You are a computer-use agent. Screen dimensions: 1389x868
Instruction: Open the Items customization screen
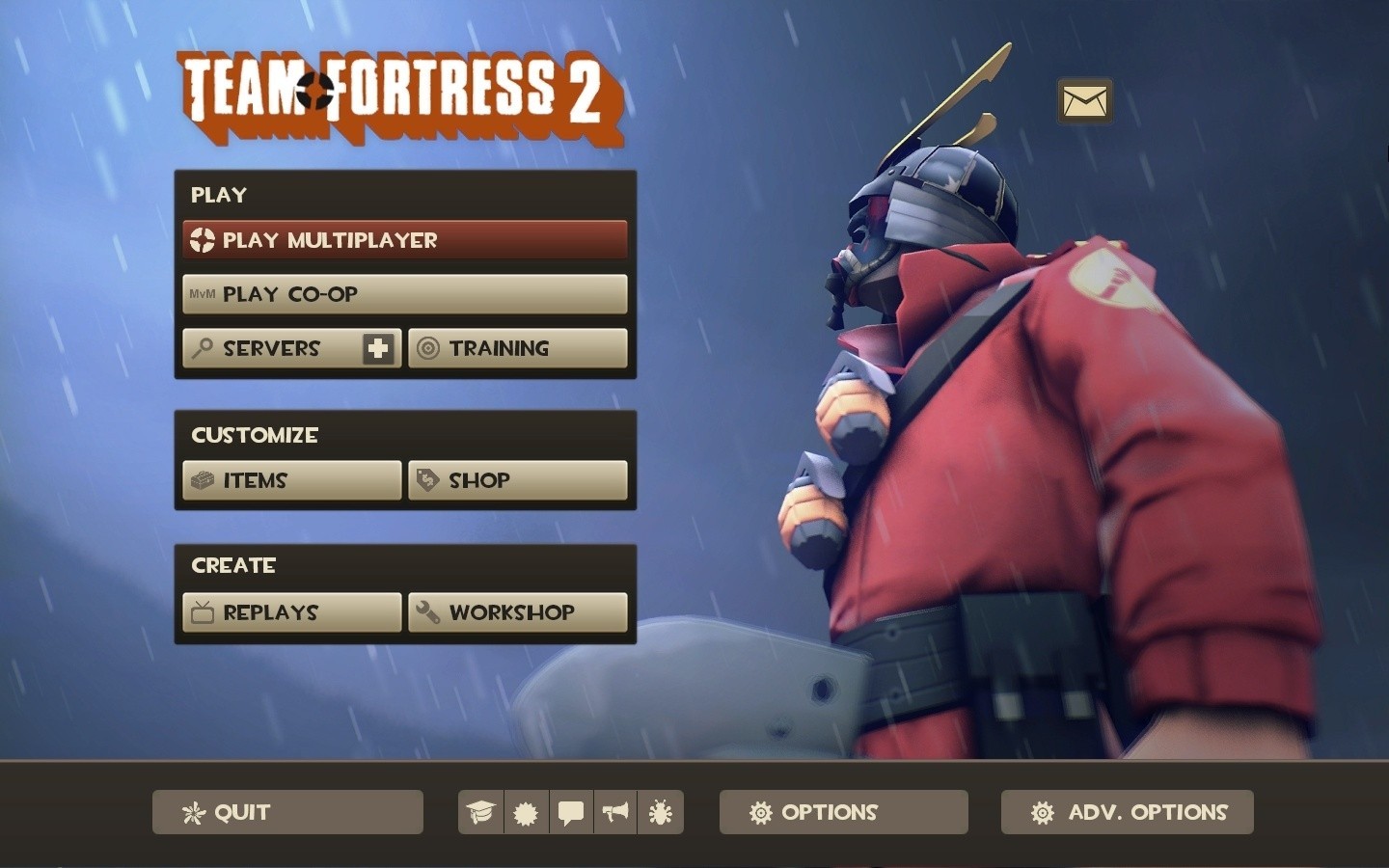pos(289,479)
